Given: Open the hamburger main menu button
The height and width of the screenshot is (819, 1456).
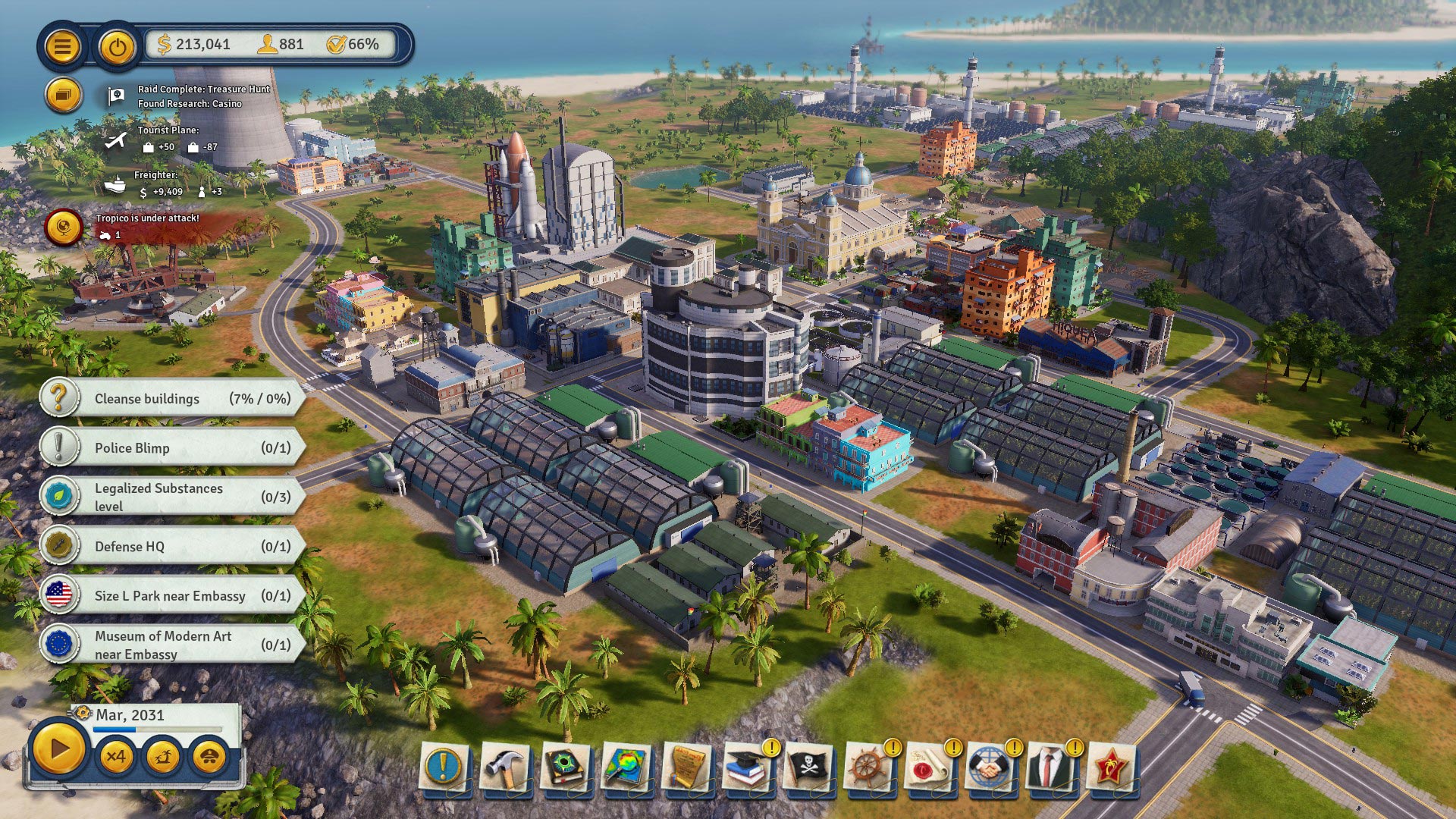Looking at the screenshot, I should click(x=62, y=47).
